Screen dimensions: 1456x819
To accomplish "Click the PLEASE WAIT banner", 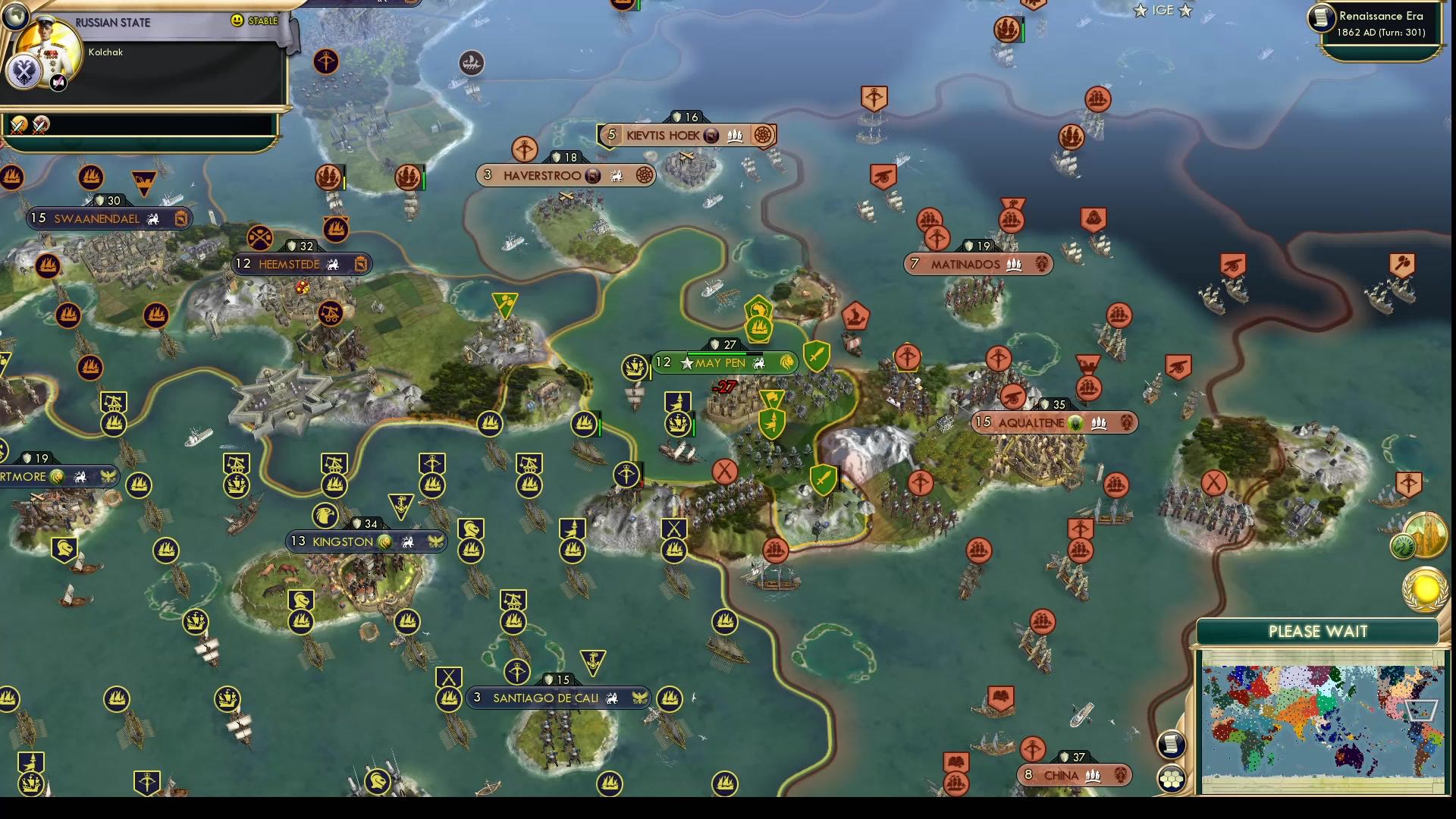I will coord(1318,631).
